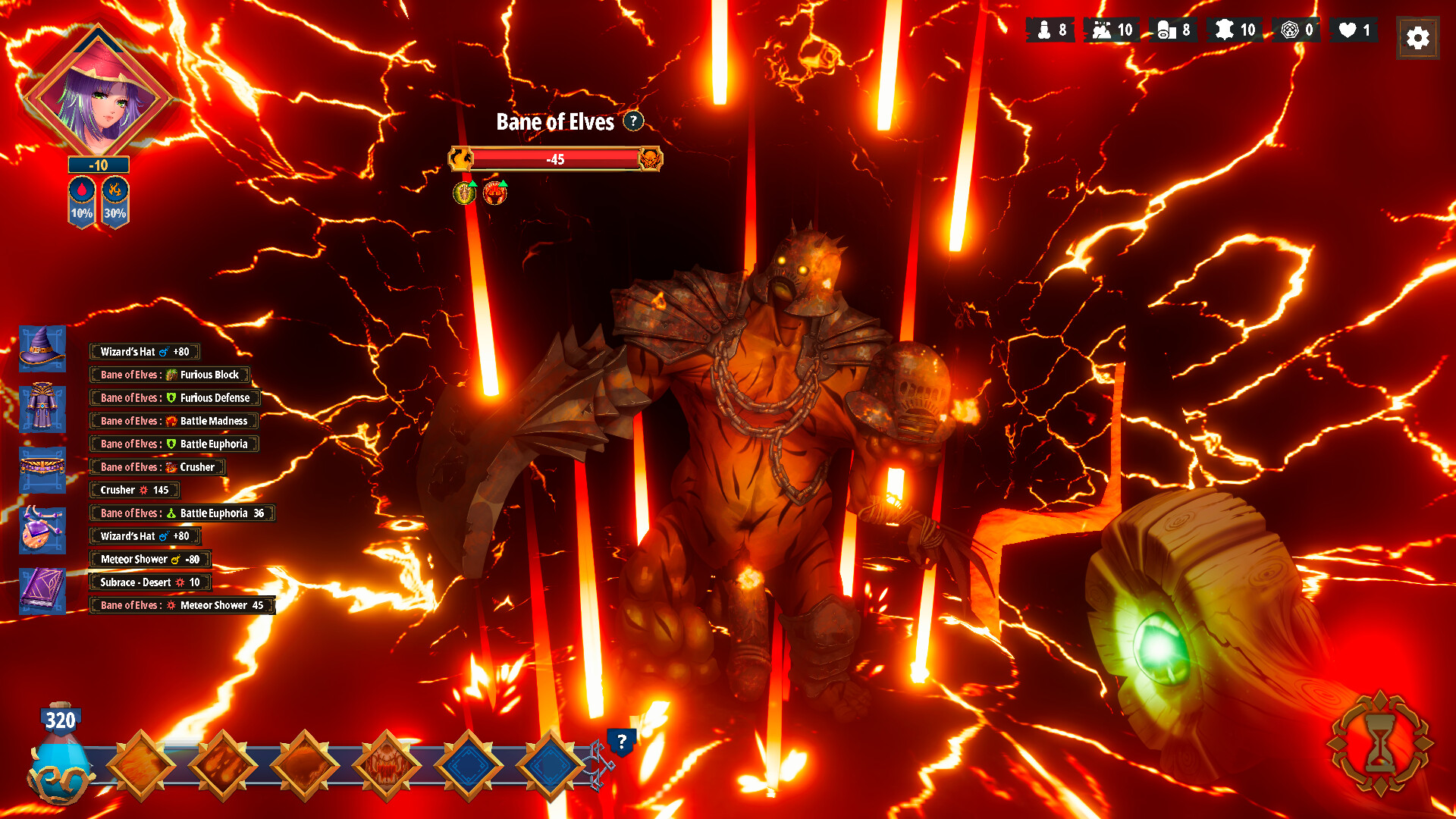Select the demon face icon on health bar

651,160
